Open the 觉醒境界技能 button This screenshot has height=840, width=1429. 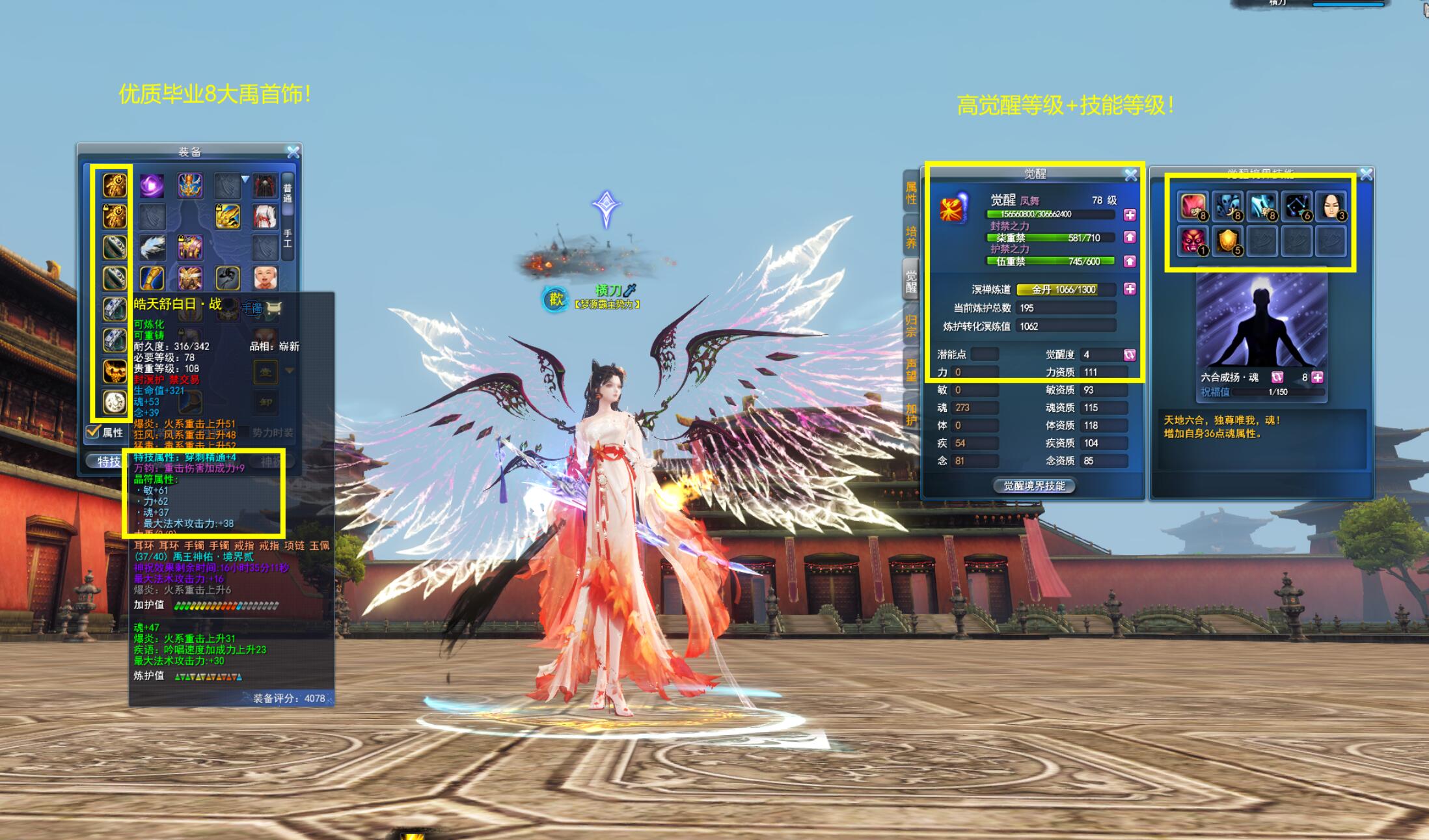pyautogui.click(x=1034, y=485)
